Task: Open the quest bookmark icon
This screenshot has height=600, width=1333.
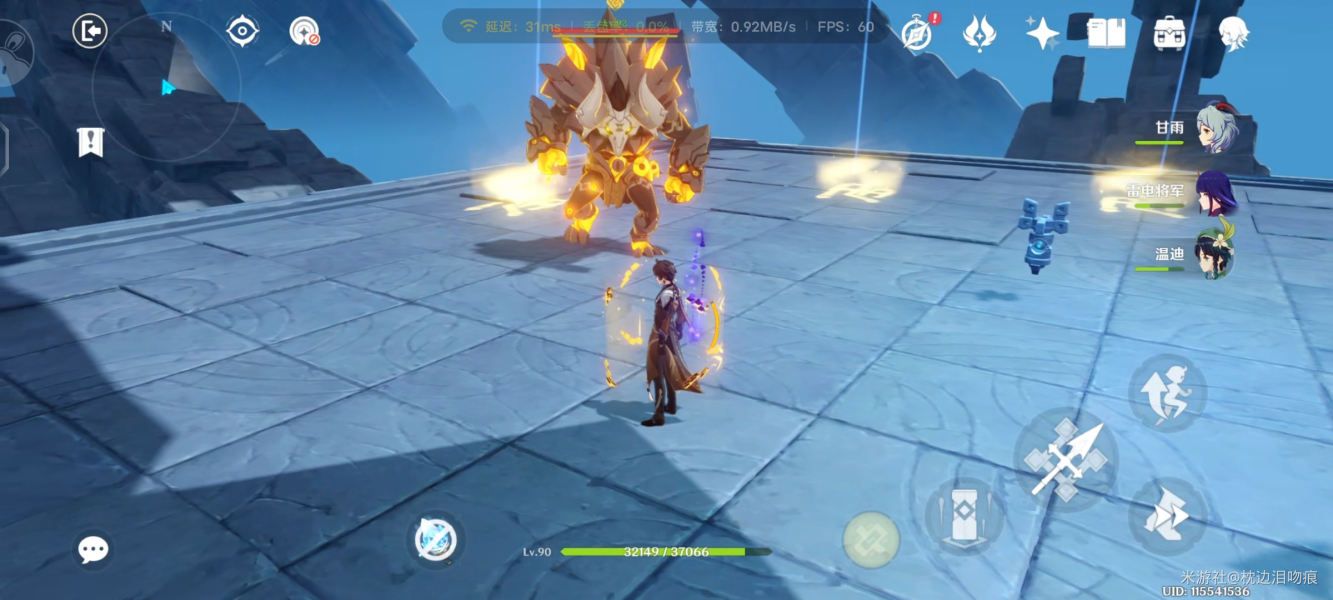Action: (x=91, y=142)
